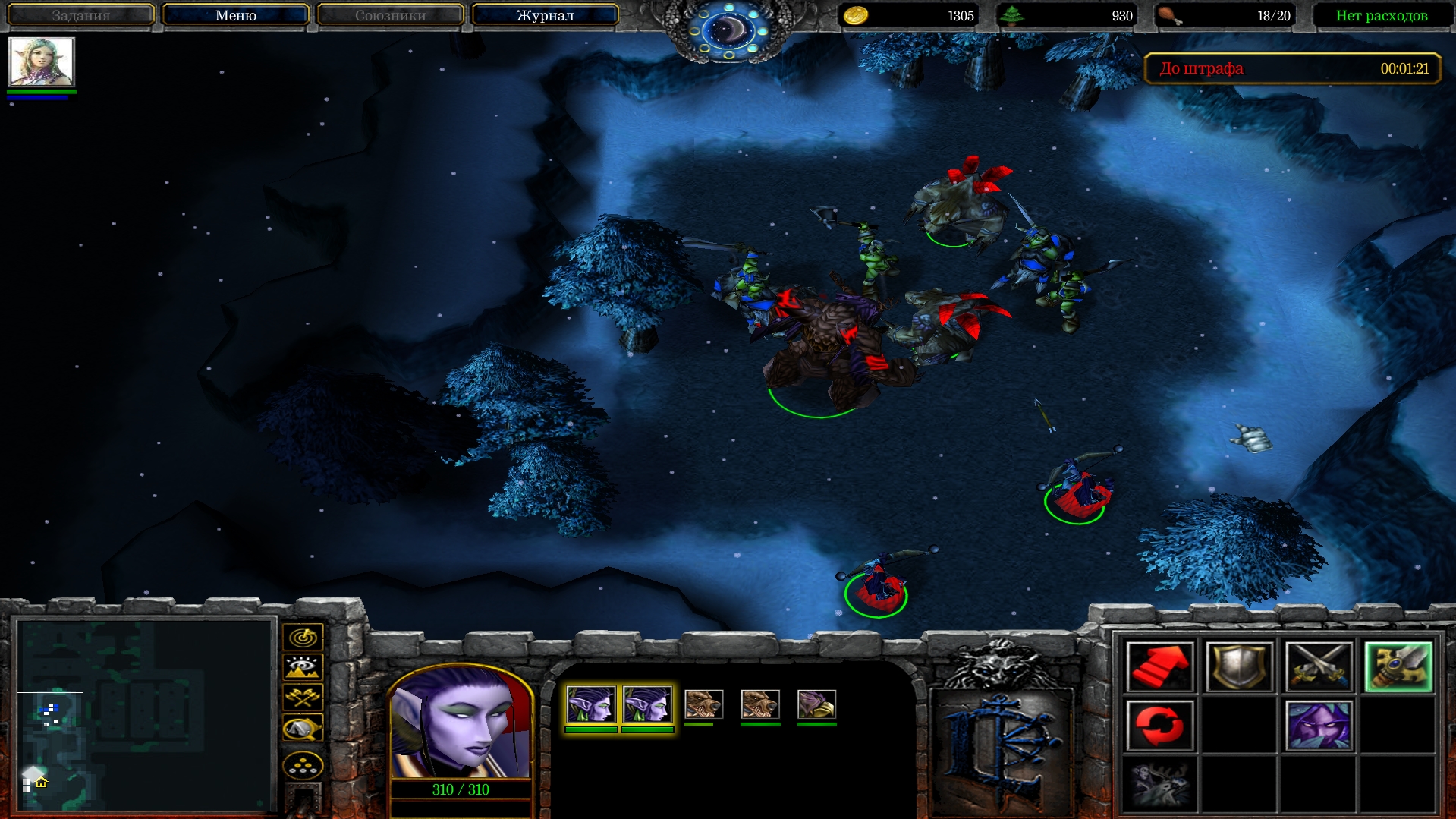Choose the Move command (red arrow)
The height and width of the screenshot is (819, 1456).
tap(1159, 667)
